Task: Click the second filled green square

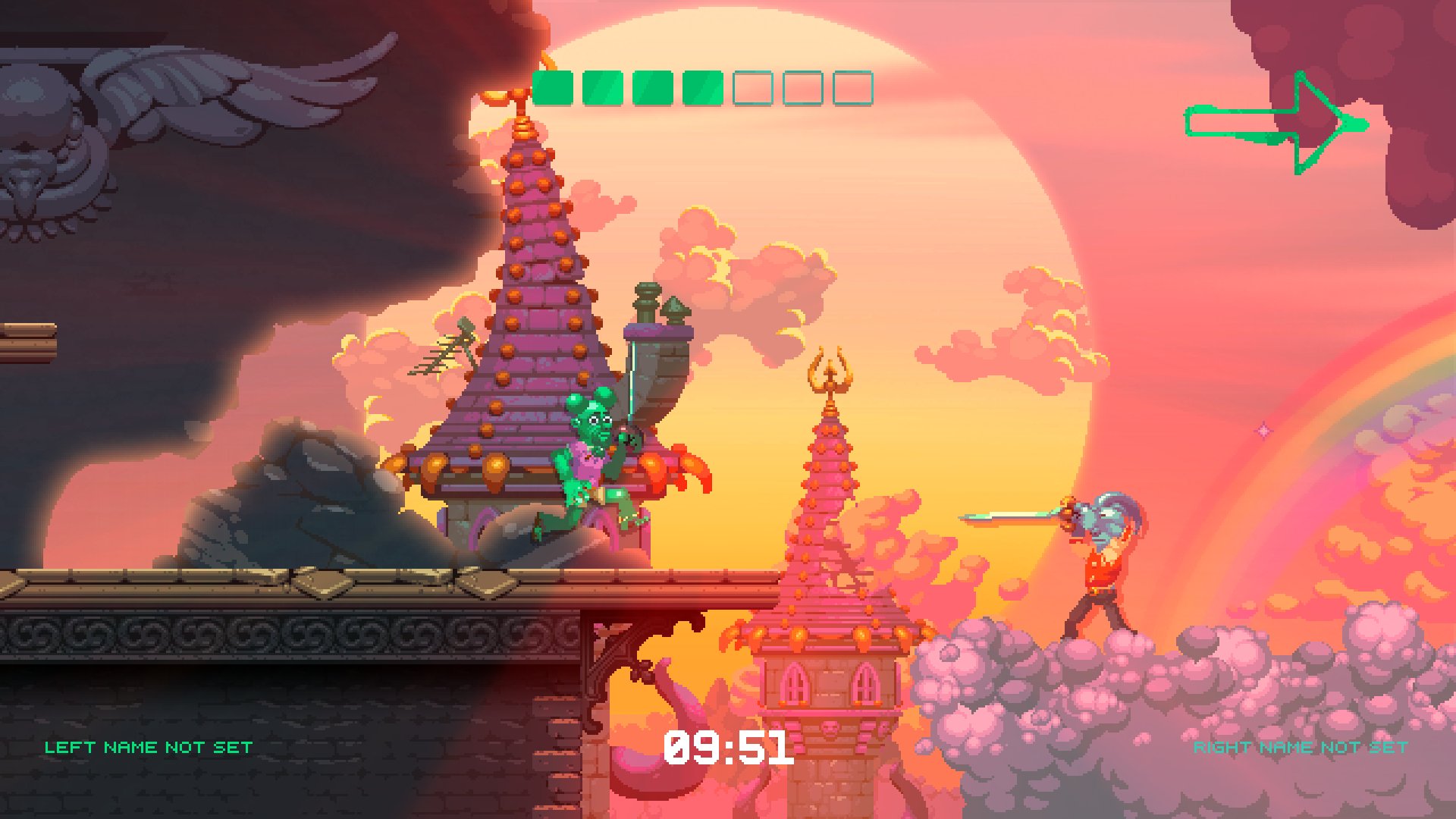Action: 601,87
